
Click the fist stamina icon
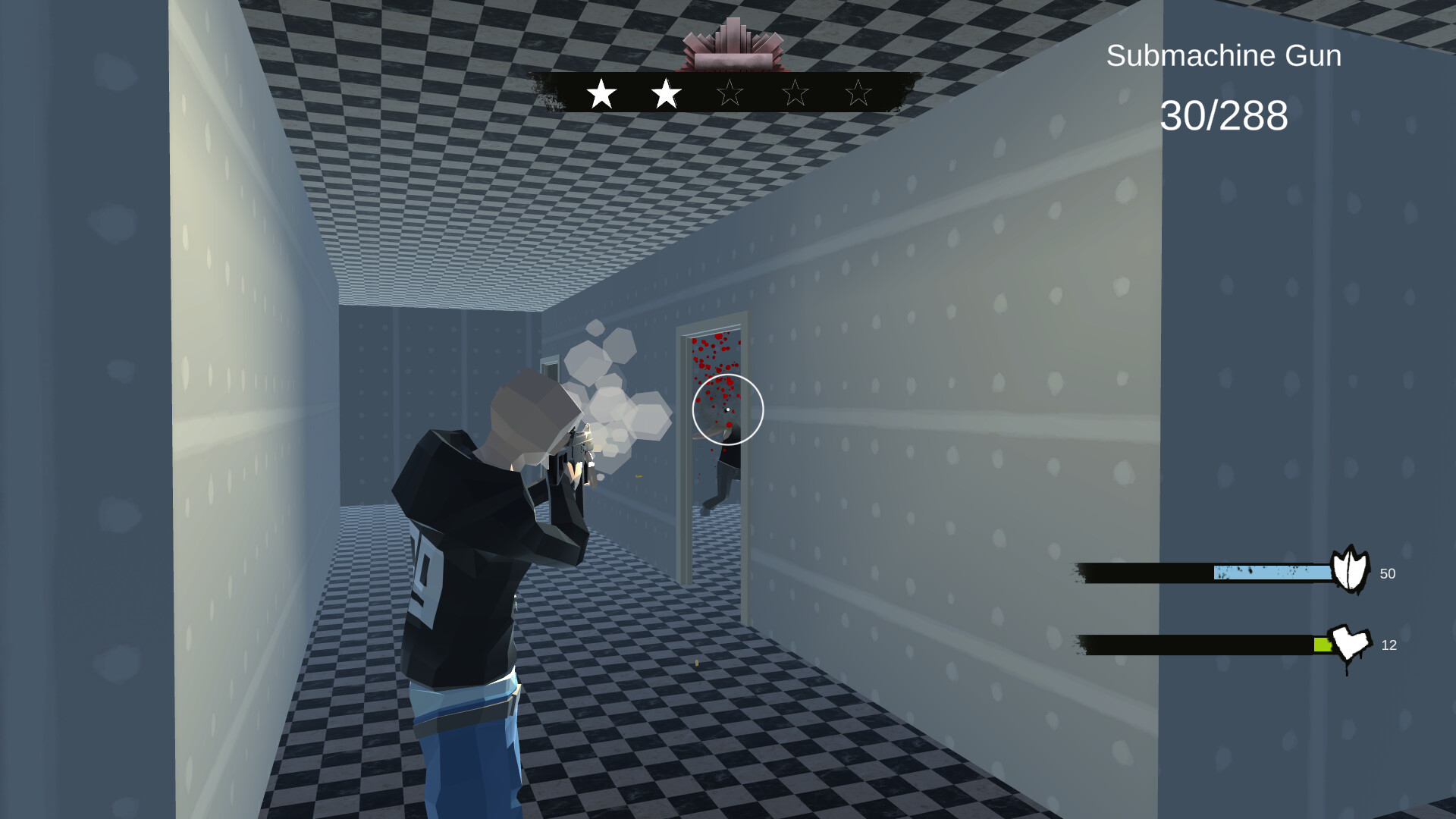click(1349, 643)
